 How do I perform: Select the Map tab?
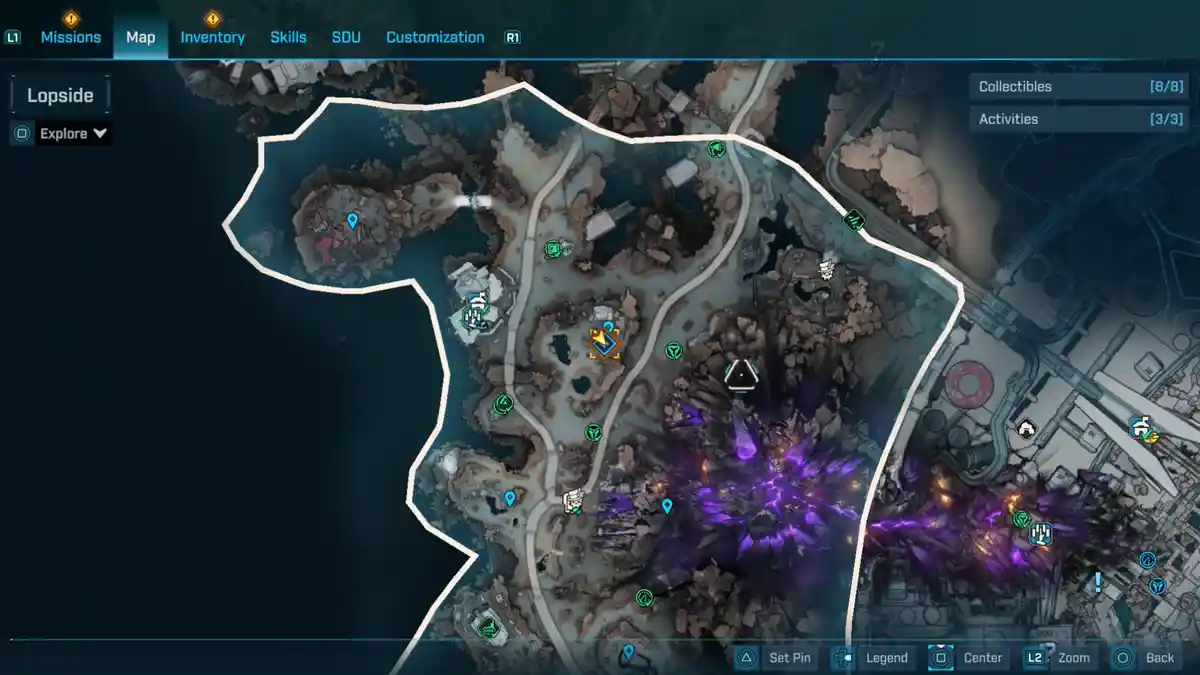(x=140, y=37)
